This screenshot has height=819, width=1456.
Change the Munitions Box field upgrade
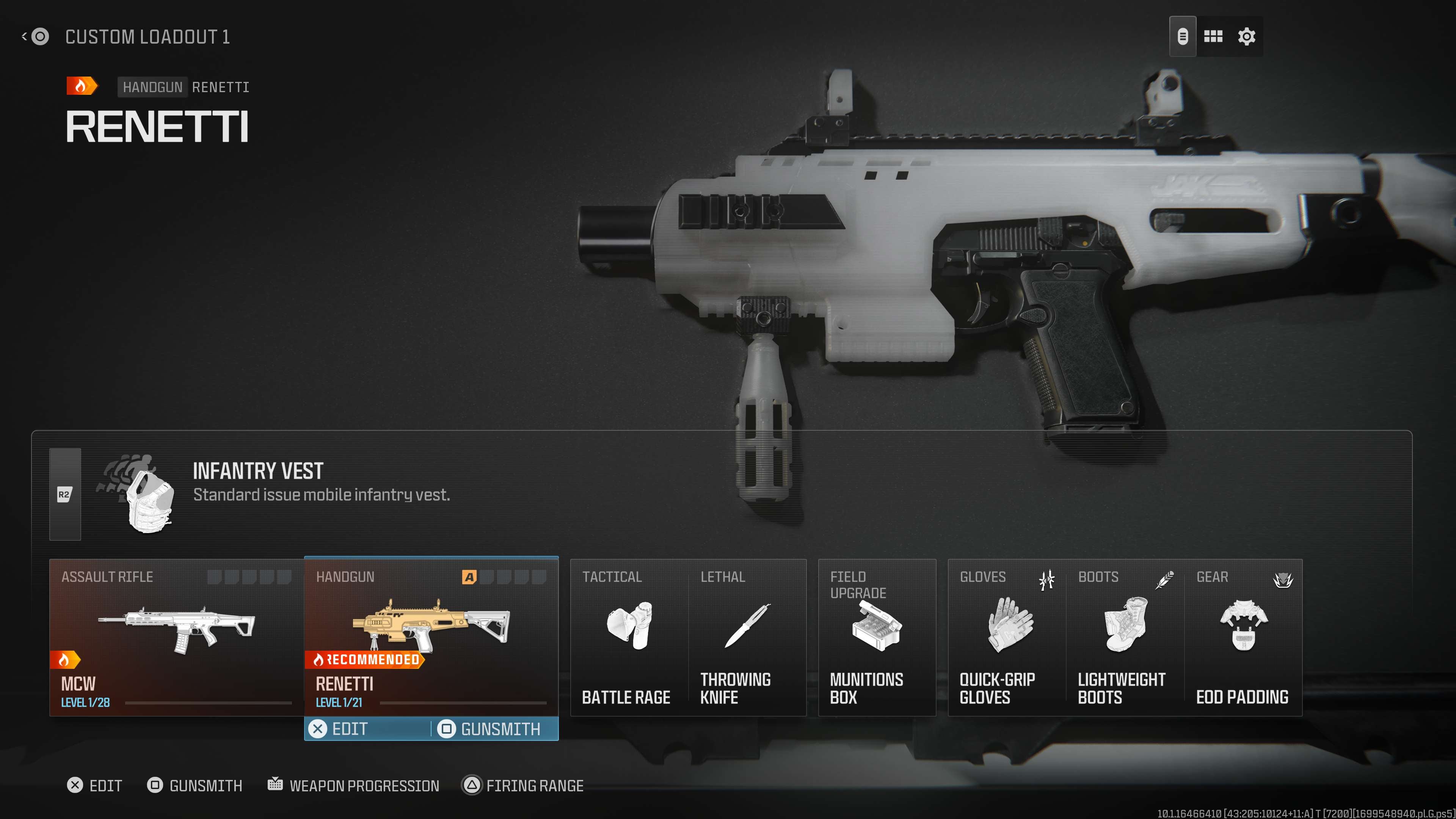coord(877,637)
